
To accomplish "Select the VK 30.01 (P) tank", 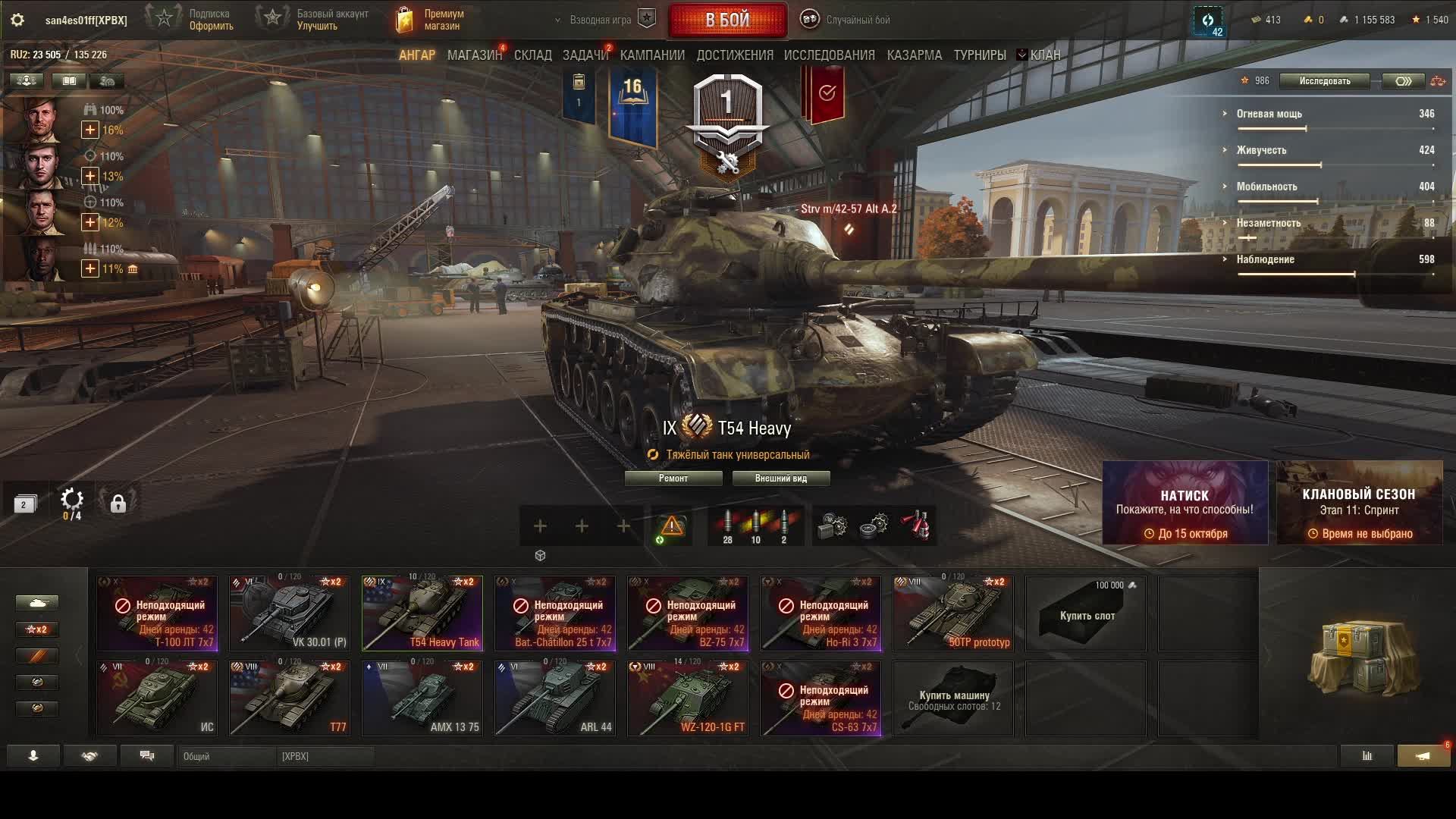I will (290, 613).
